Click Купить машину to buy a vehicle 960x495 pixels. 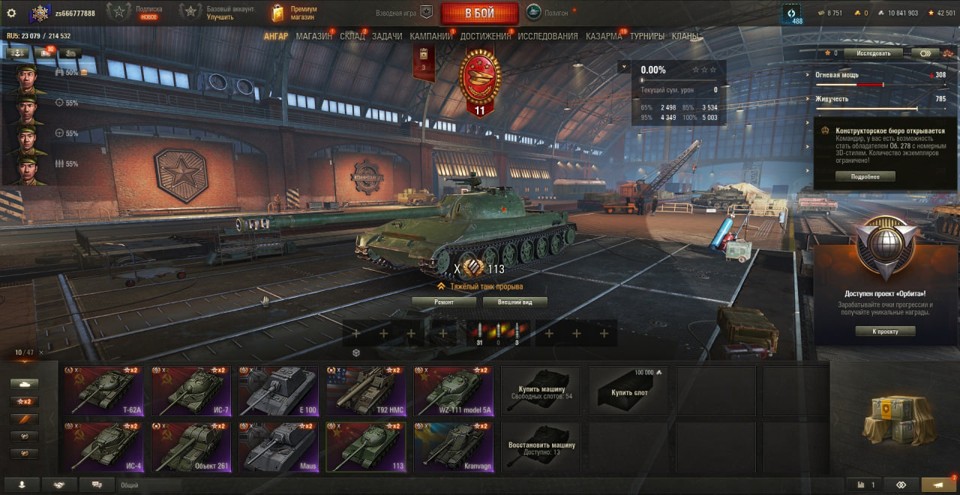(540, 390)
